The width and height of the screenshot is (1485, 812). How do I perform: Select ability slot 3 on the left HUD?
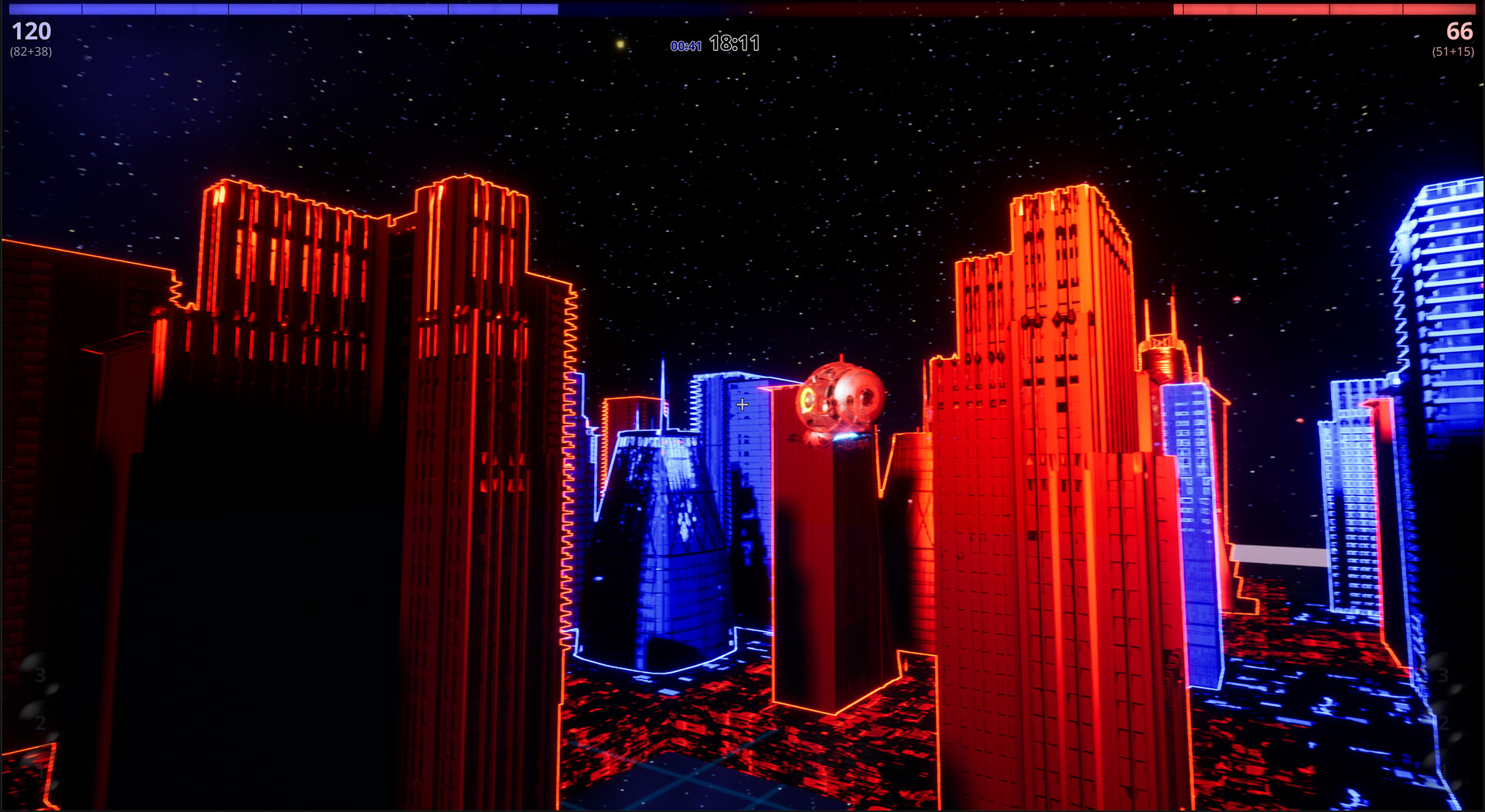[x=39, y=674]
